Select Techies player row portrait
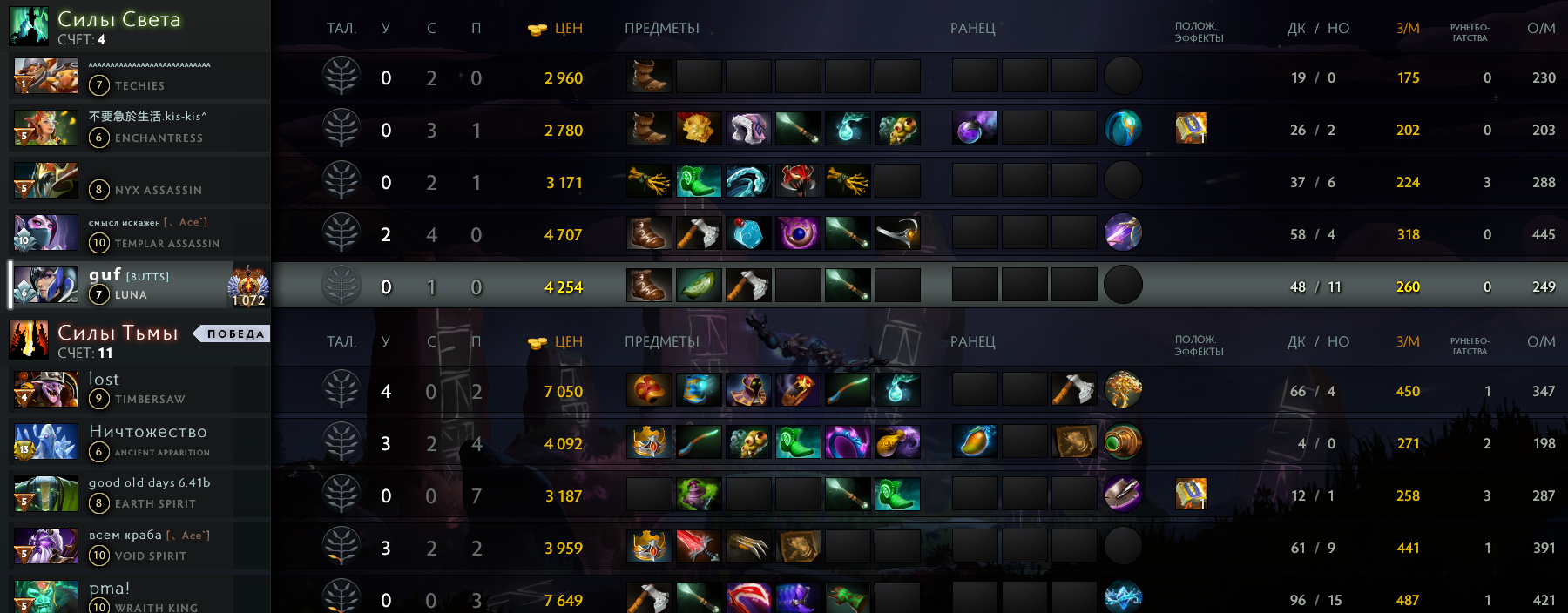 click(45, 77)
